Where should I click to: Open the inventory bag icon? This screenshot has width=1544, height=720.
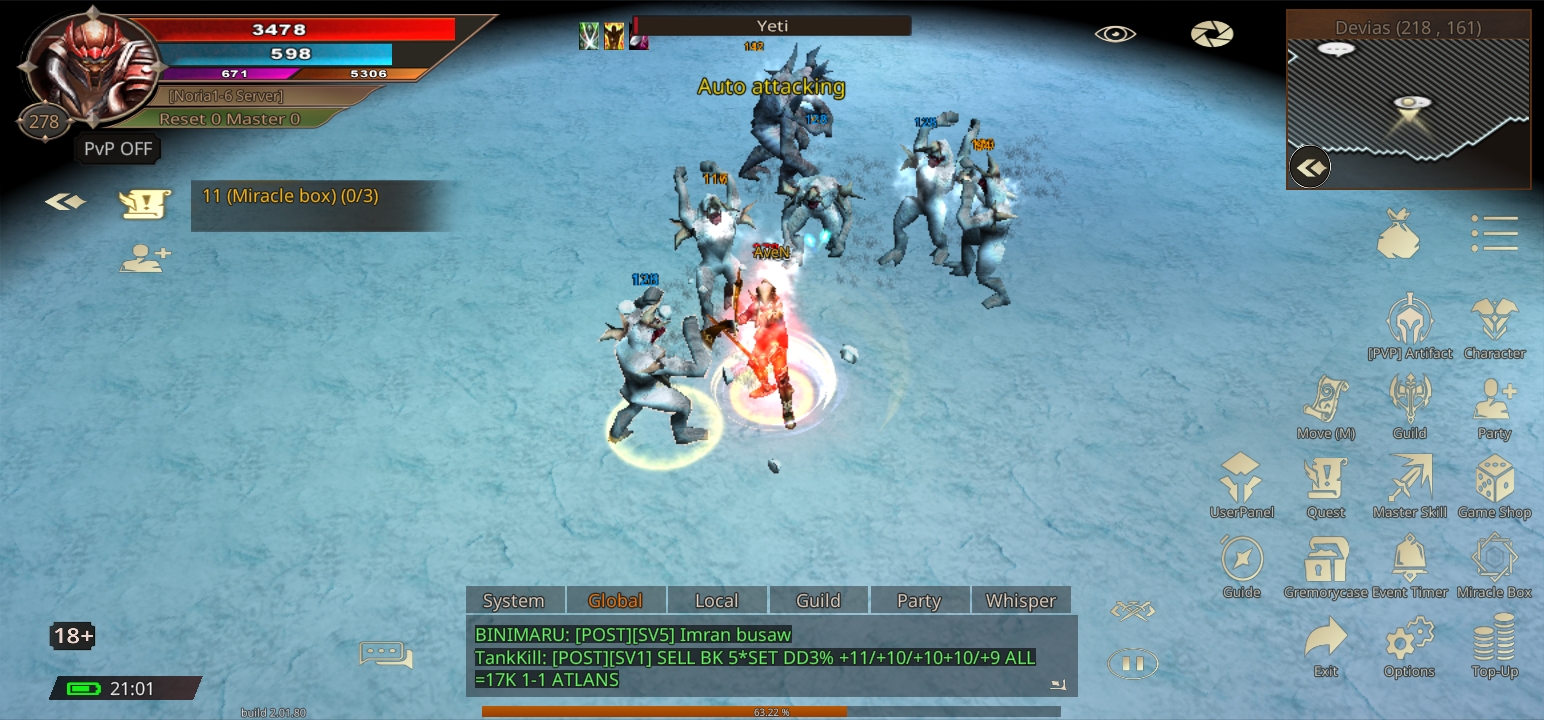pos(1399,234)
